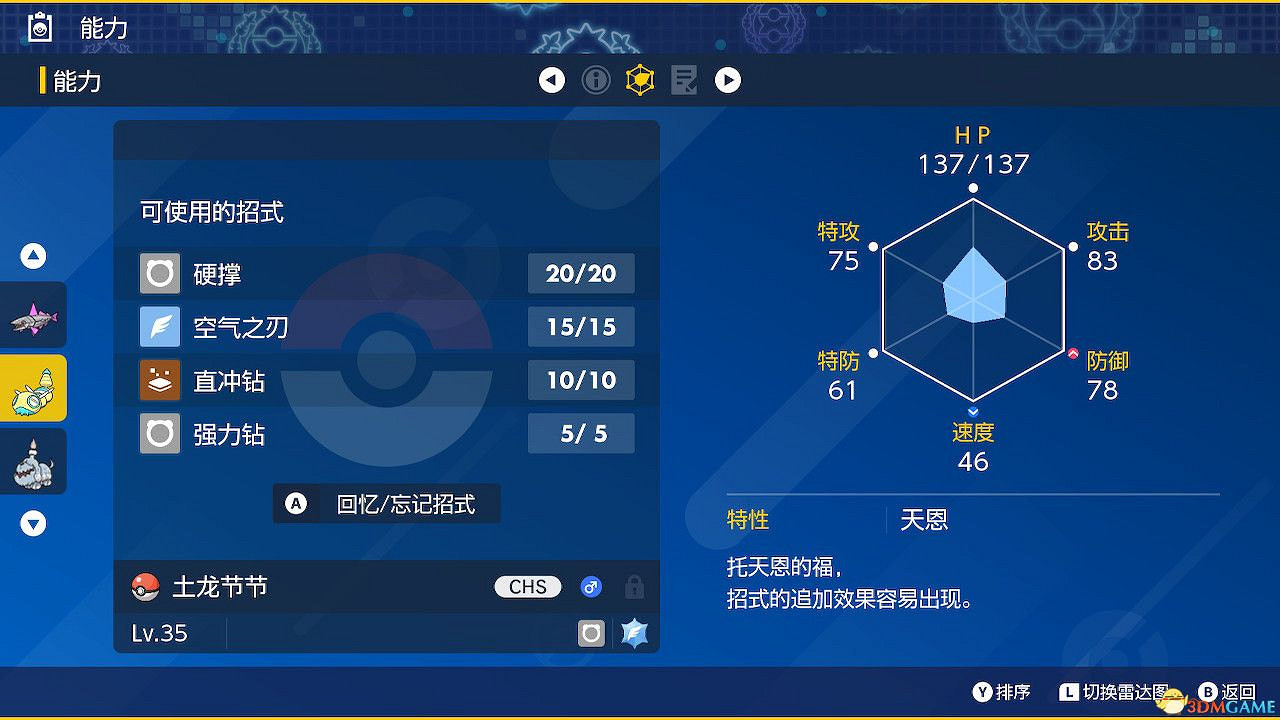Screen dimensions: 1280x720
Task: Click the Normal-type icon beside 硬撑
Action: [159, 273]
